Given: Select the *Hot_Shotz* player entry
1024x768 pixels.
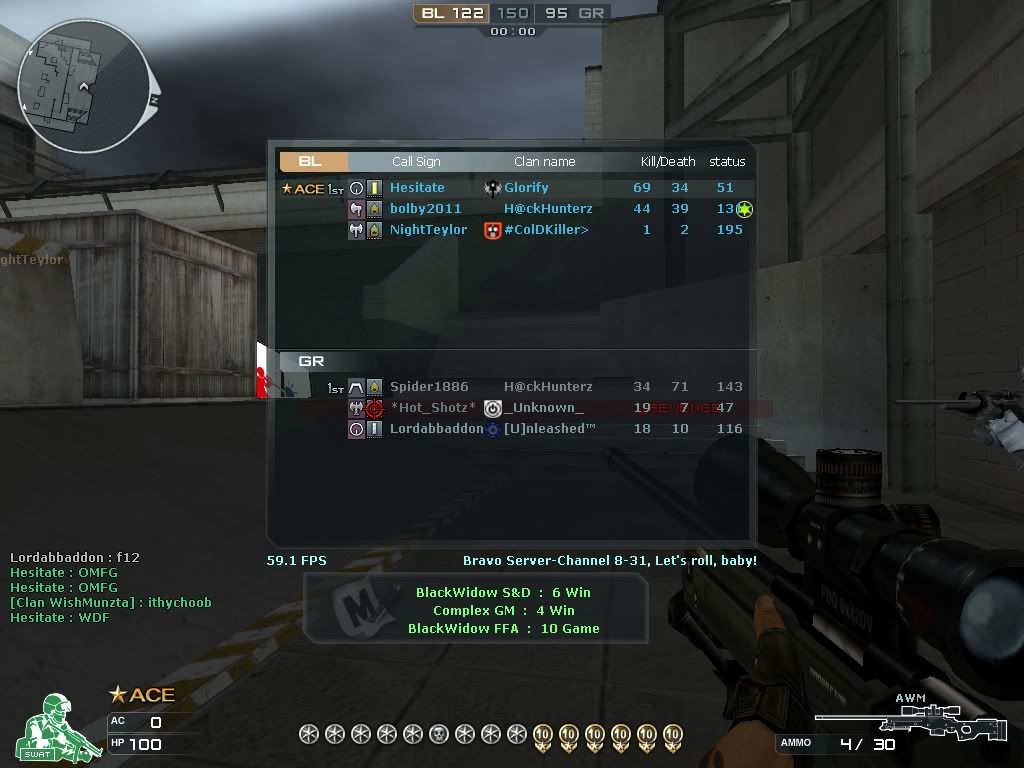Looking at the screenshot, I should coord(433,408).
